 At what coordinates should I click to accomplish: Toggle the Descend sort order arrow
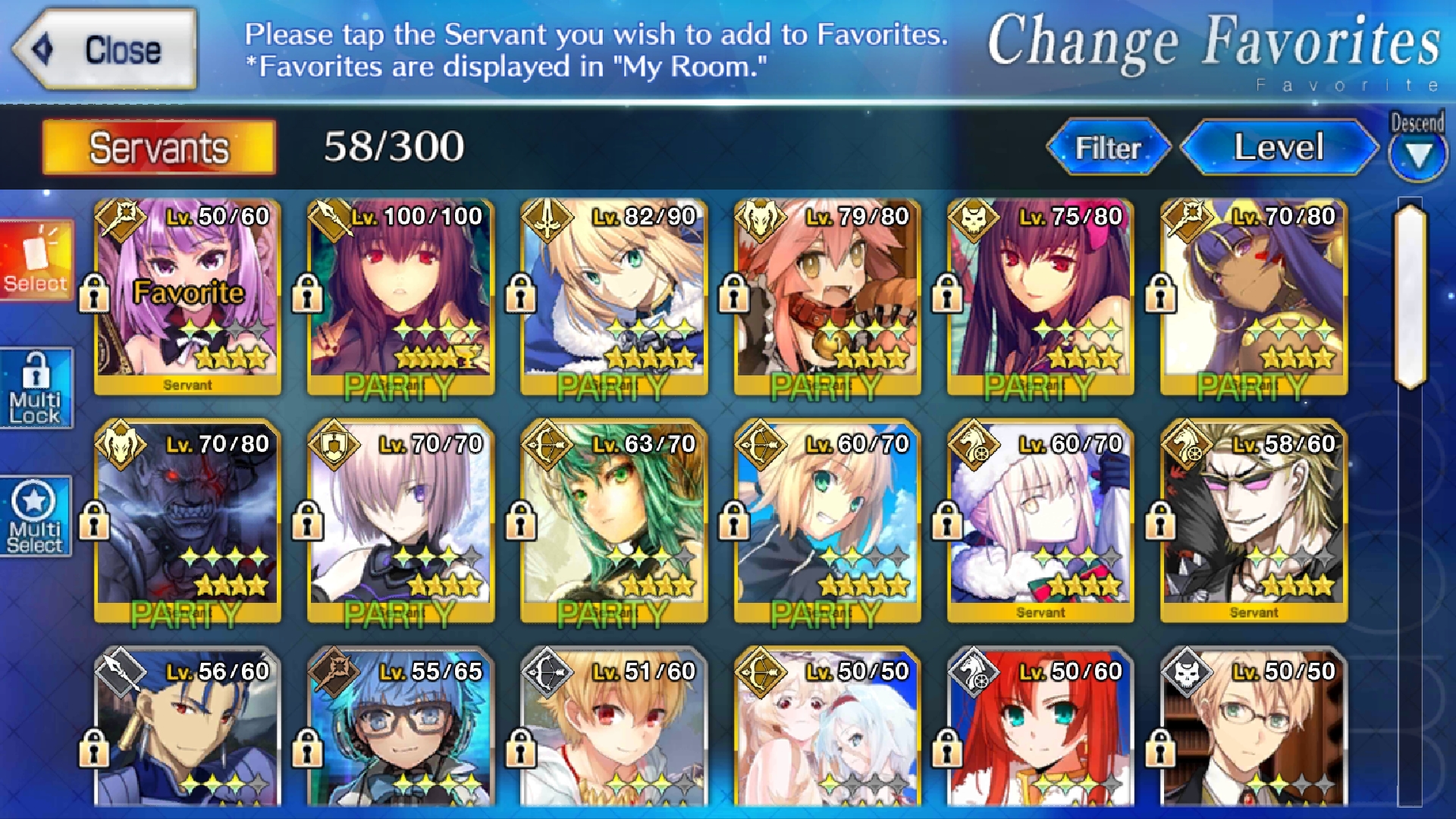pyautogui.click(x=1417, y=155)
